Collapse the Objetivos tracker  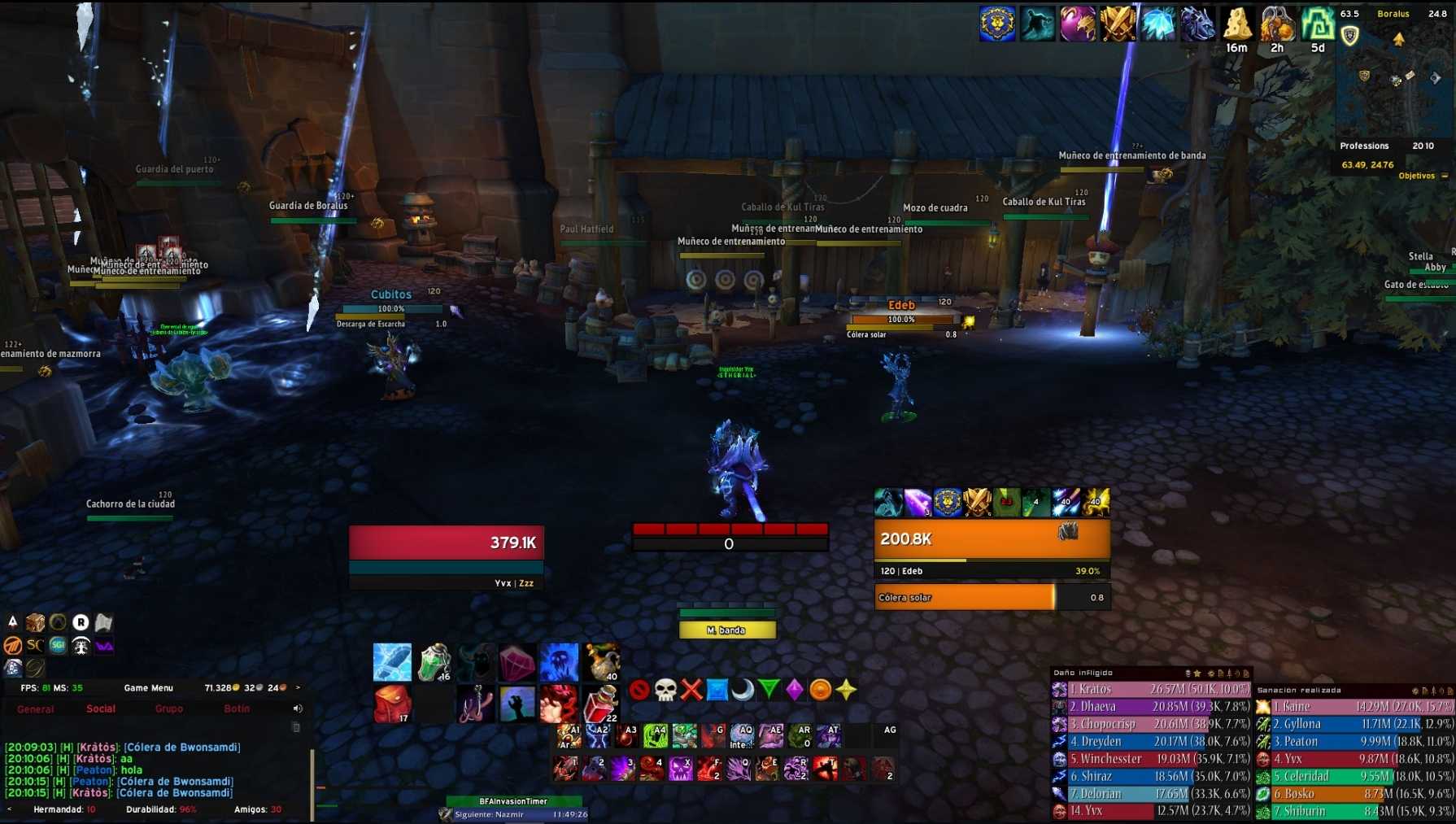pos(1445,177)
